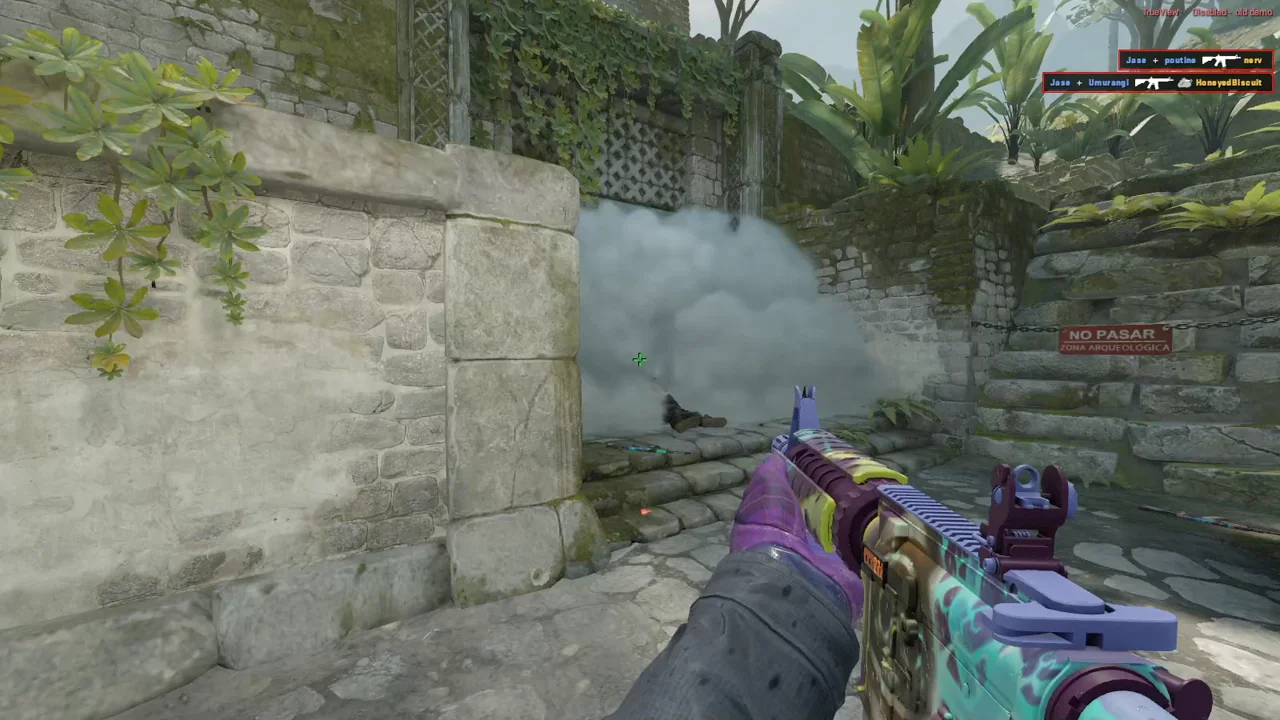Select Jase's name in the top killfeed
The height and width of the screenshot is (720, 1280).
coord(1136,60)
